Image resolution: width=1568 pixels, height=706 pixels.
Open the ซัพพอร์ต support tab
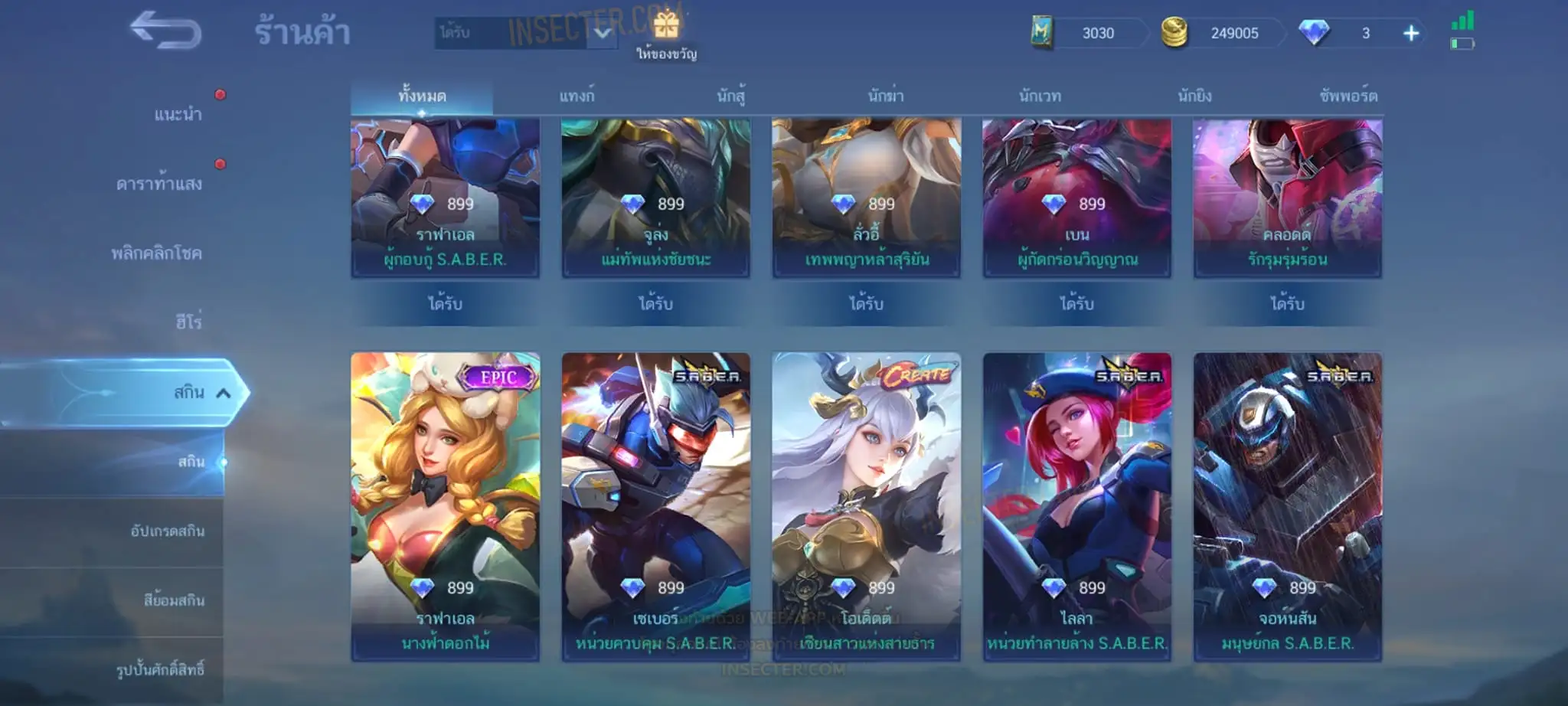pos(1348,96)
